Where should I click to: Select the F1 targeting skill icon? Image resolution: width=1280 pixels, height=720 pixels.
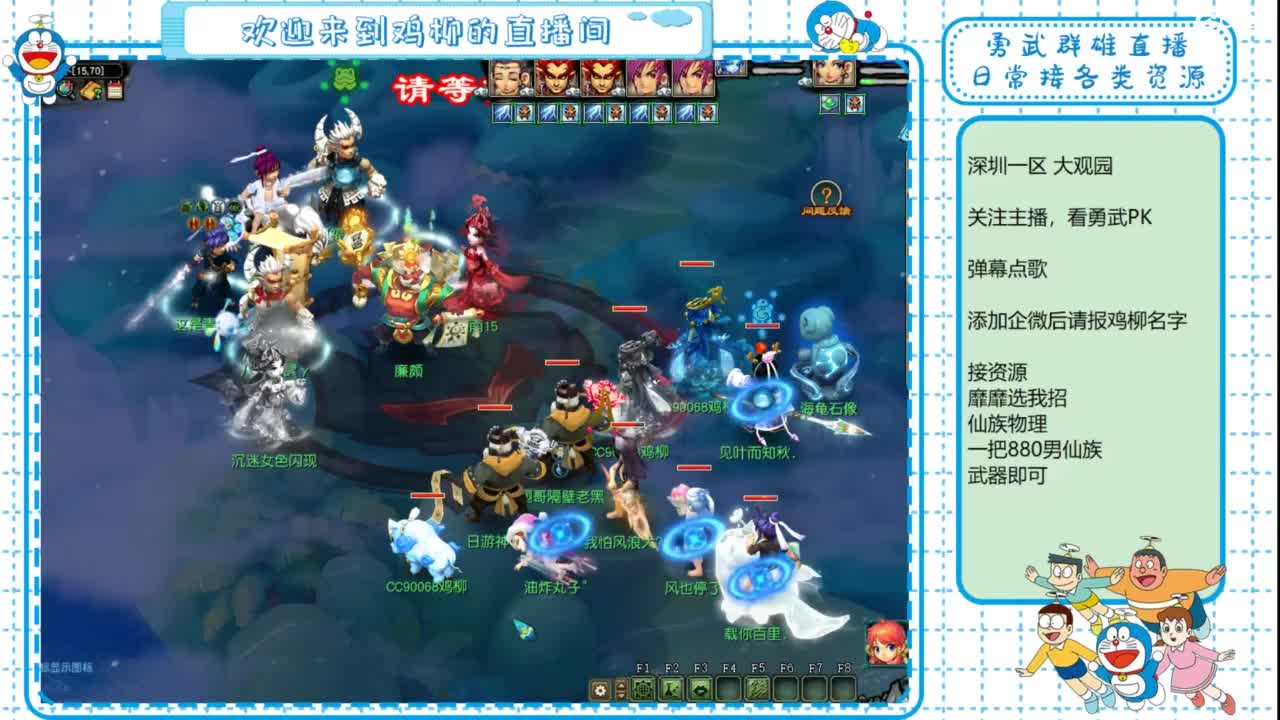click(644, 690)
